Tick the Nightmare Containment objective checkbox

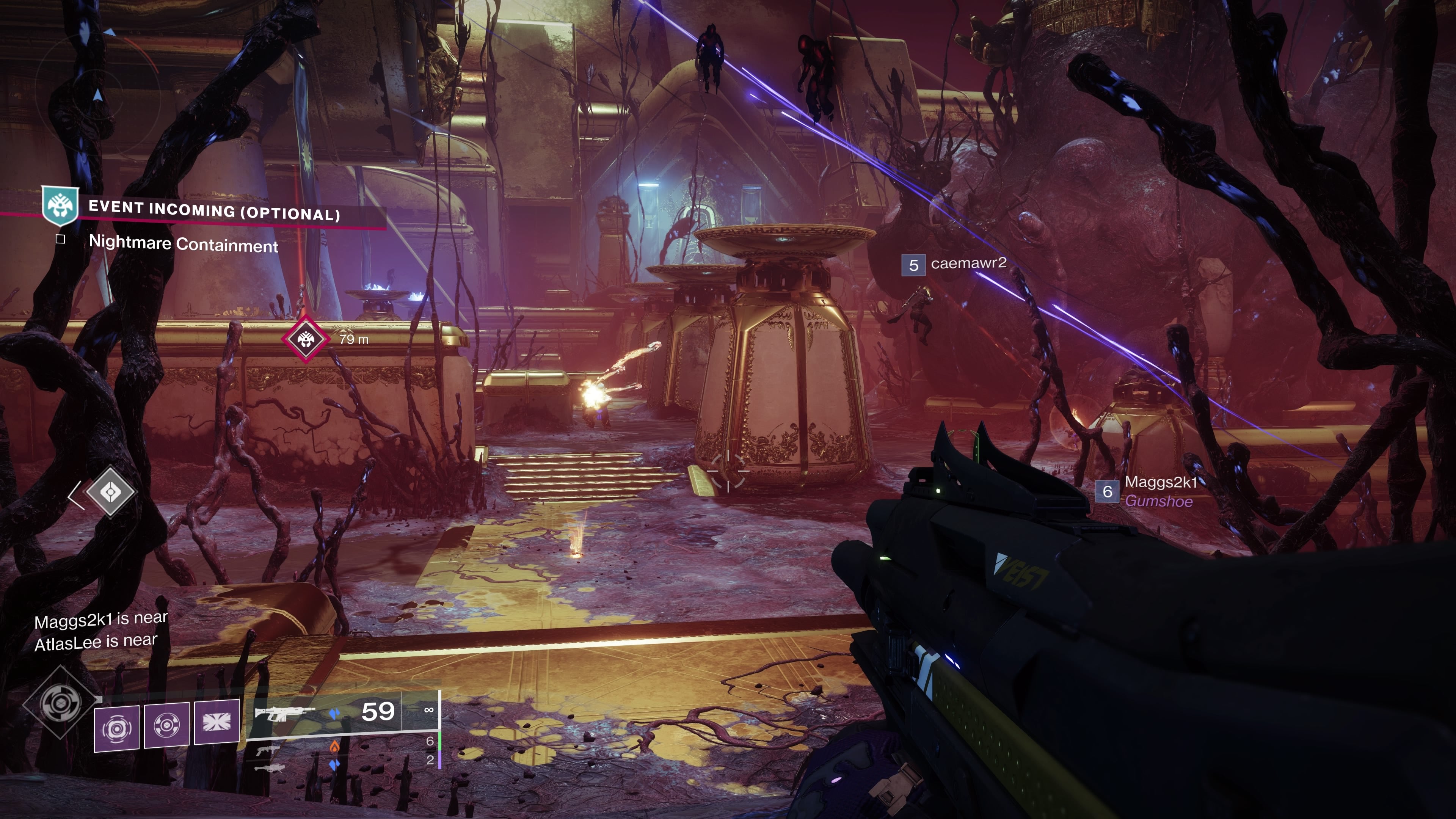pos(61,239)
